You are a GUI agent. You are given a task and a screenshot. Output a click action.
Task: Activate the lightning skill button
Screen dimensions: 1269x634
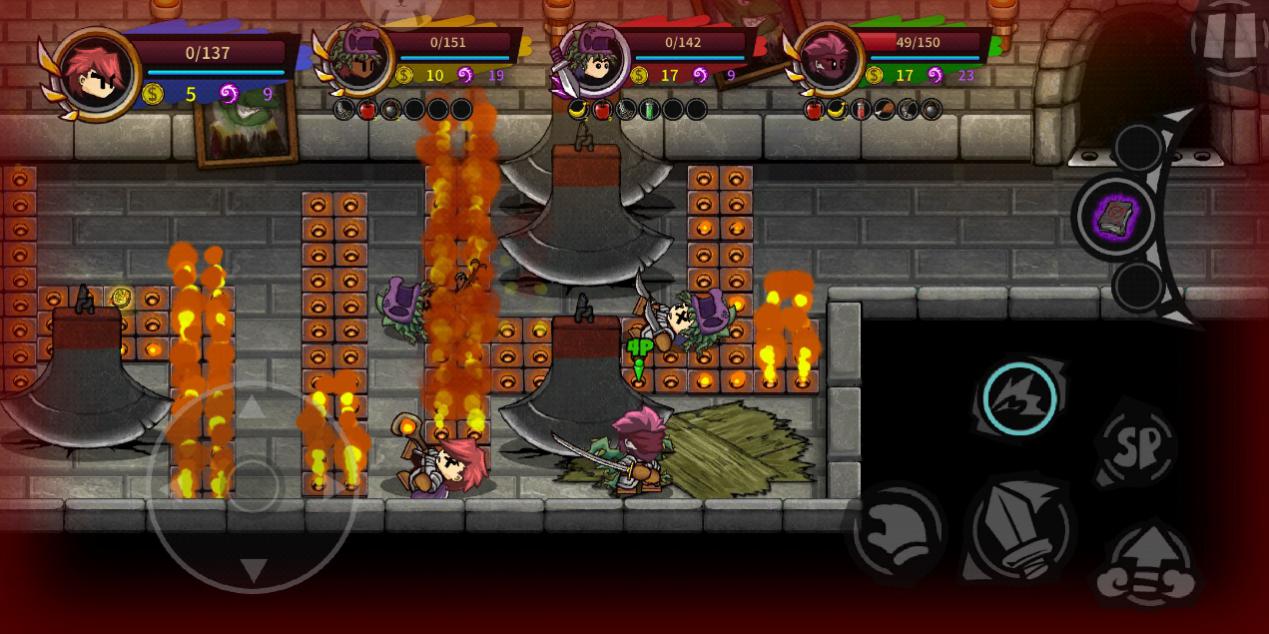(1019, 399)
